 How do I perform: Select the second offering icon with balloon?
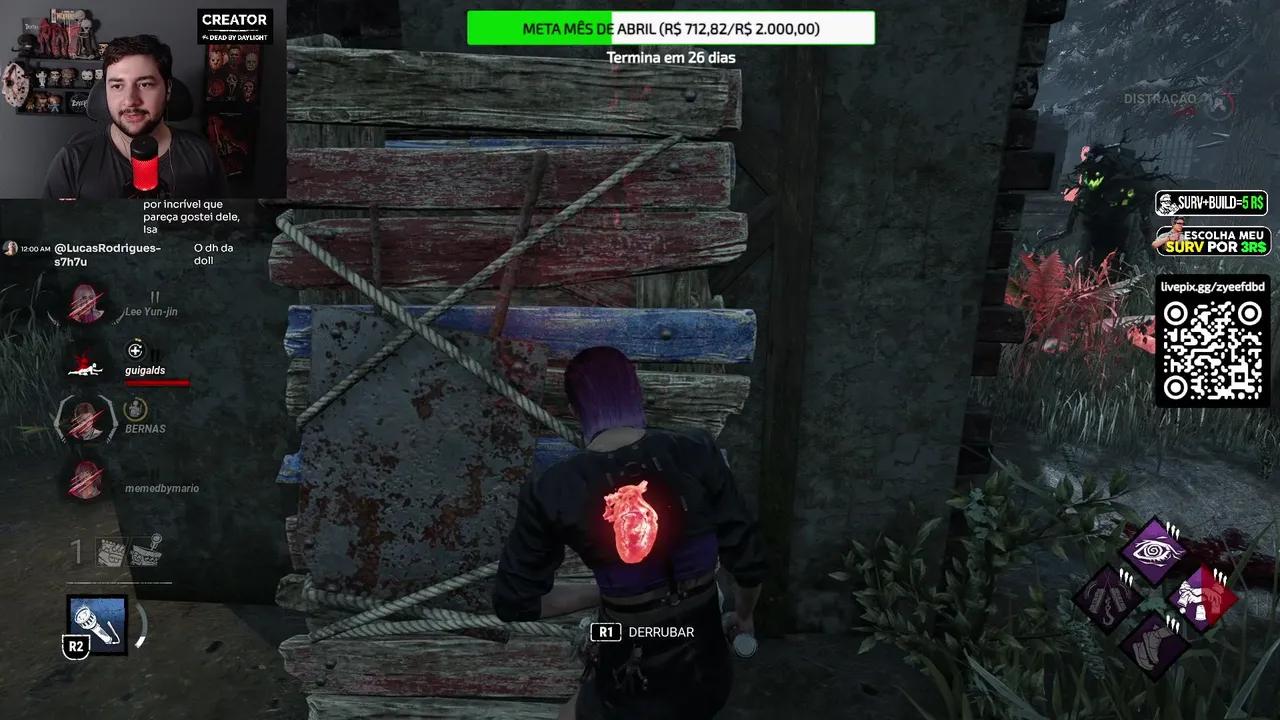(148, 549)
